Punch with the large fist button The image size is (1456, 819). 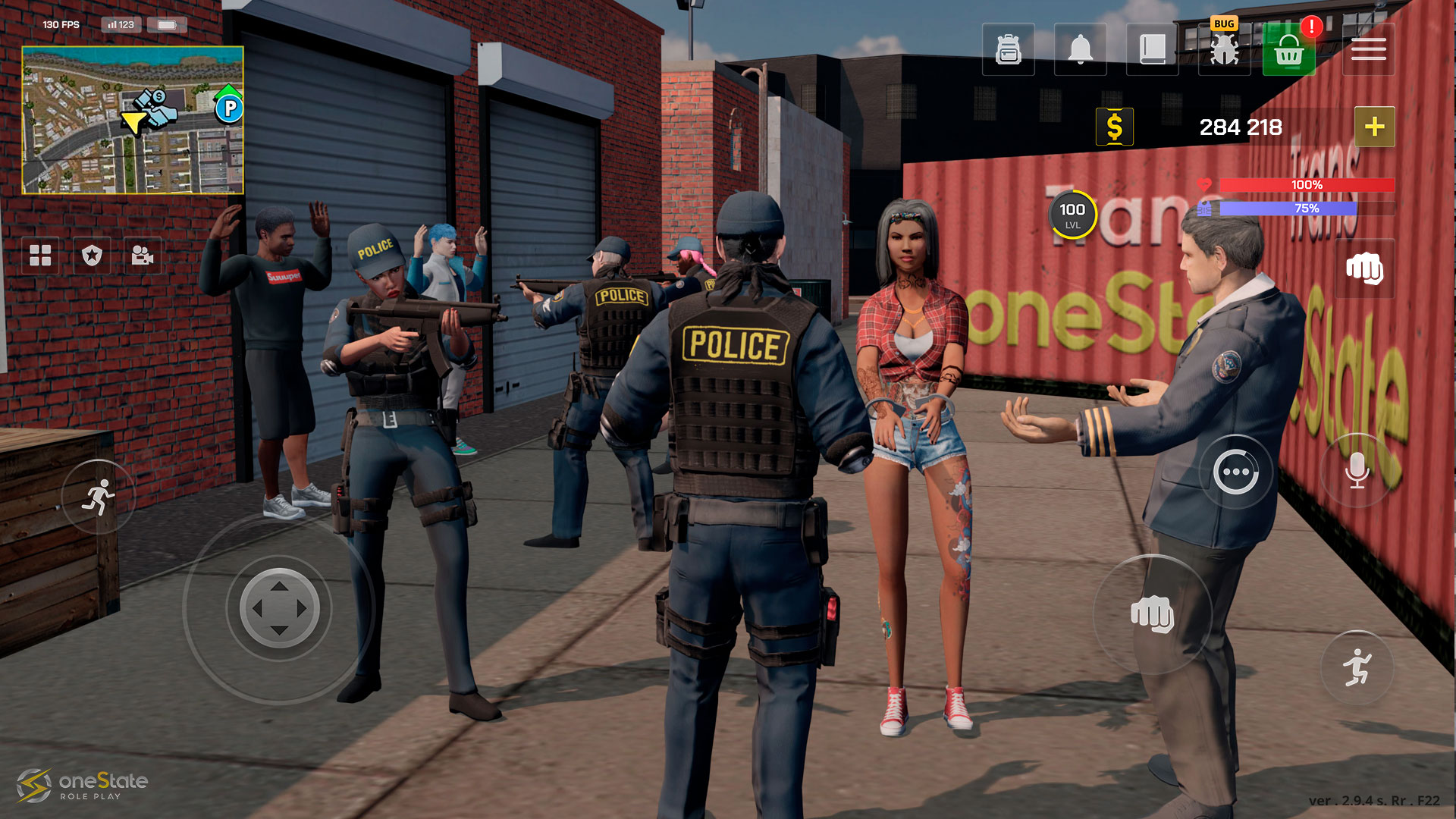[x=1152, y=613]
